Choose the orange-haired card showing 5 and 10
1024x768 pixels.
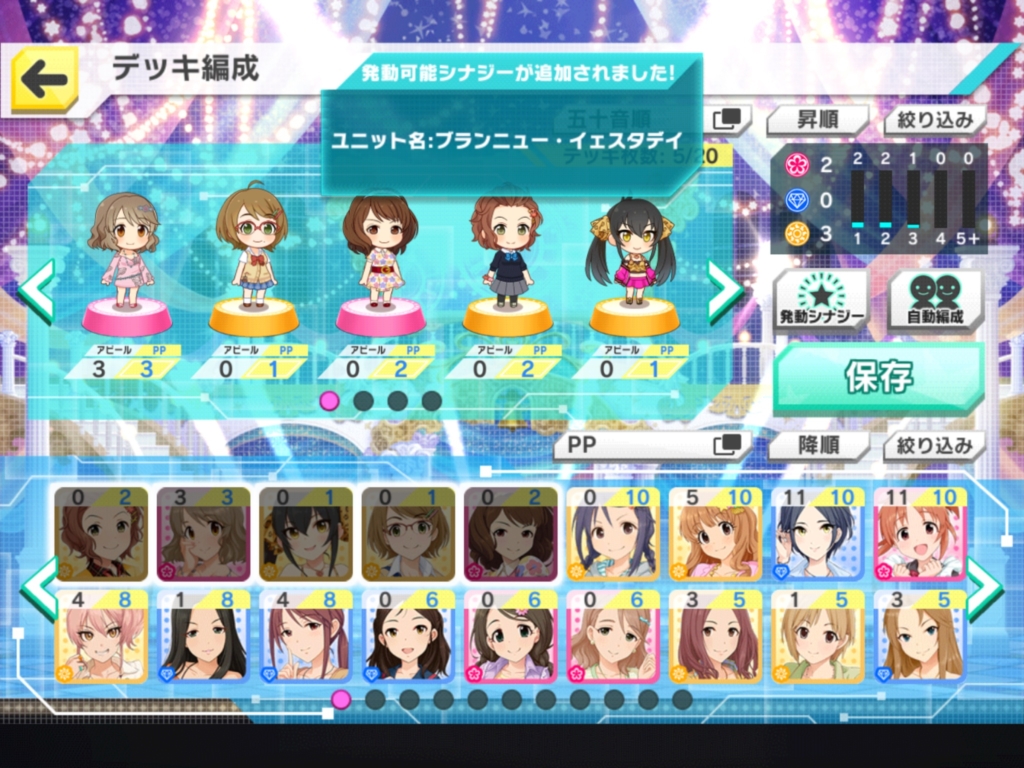[715, 534]
